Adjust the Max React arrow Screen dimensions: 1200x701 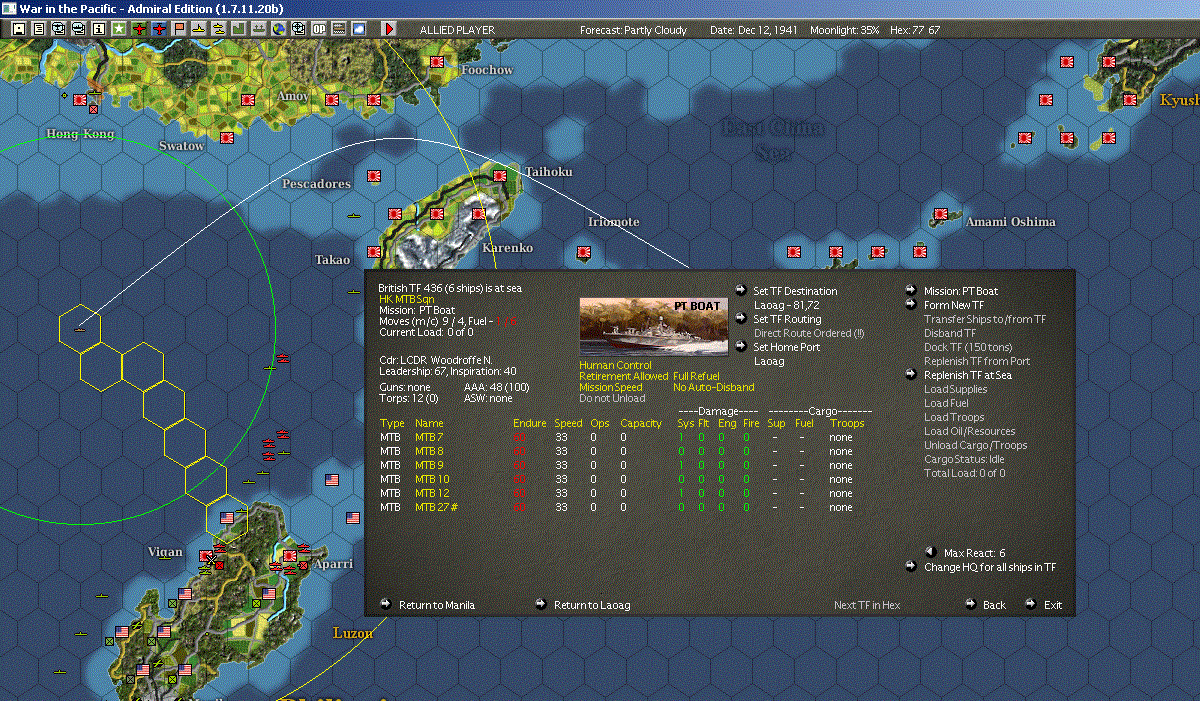coord(929,552)
